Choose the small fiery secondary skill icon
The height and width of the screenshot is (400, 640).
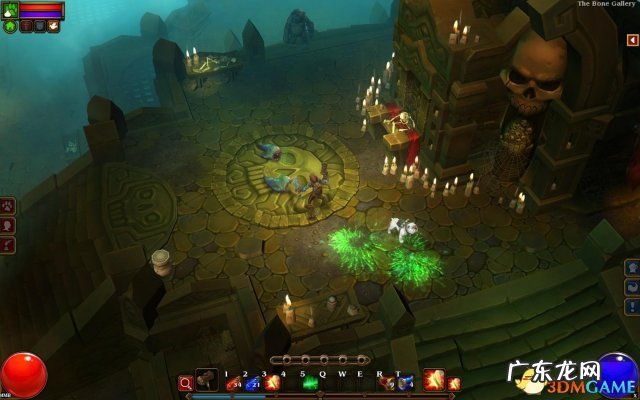click(454, 383)
